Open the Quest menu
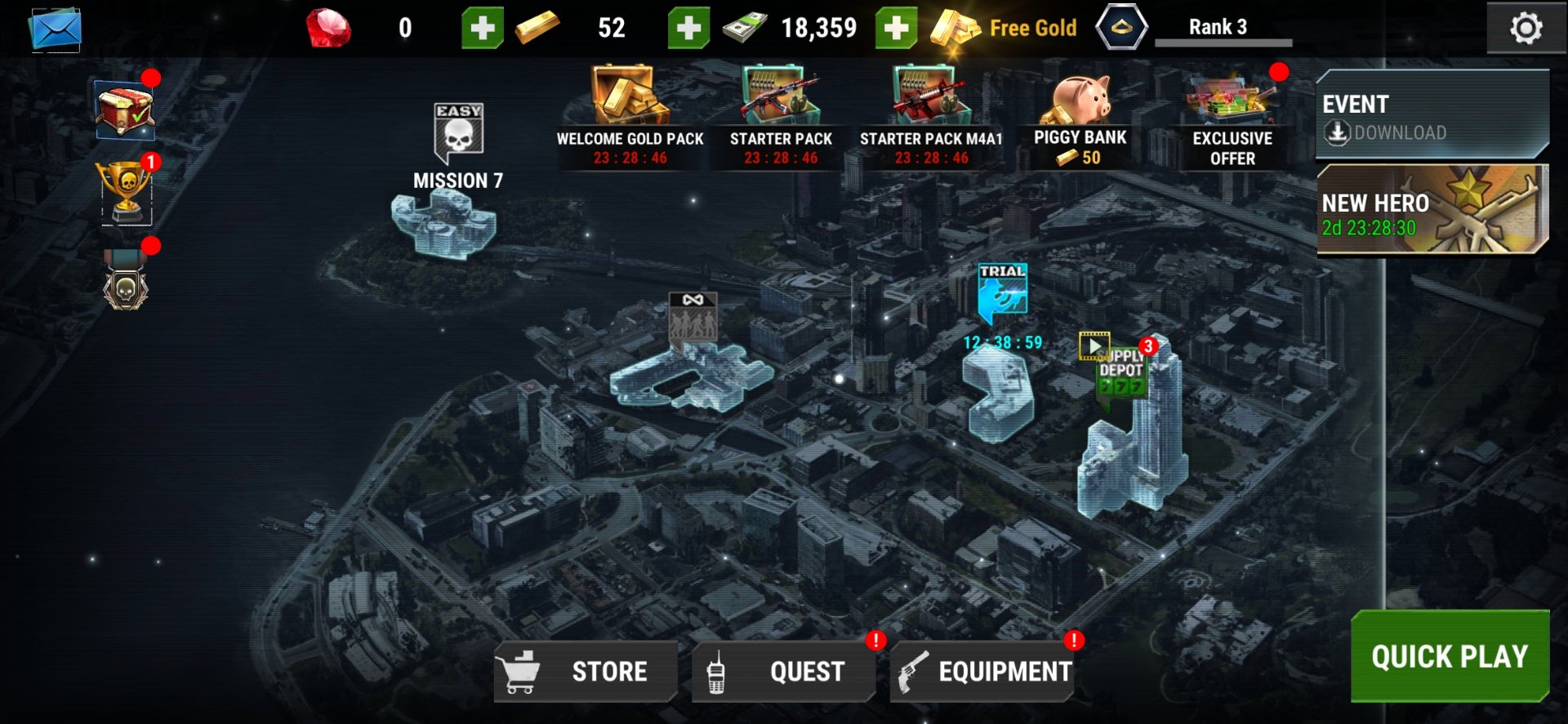Image resolution: width=1568 pixels, height=724 pixels. (x=783, y=672)
